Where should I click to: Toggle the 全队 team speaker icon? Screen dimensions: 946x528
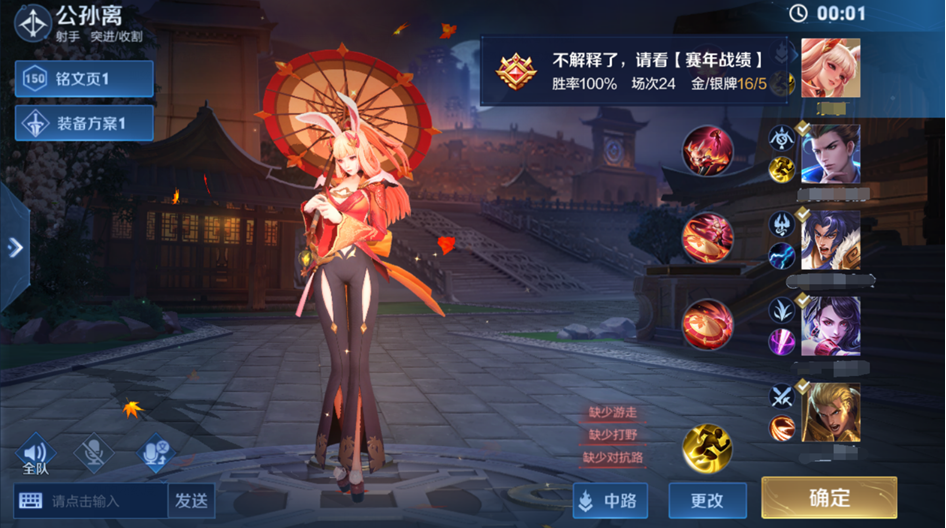tap(35, 454)
